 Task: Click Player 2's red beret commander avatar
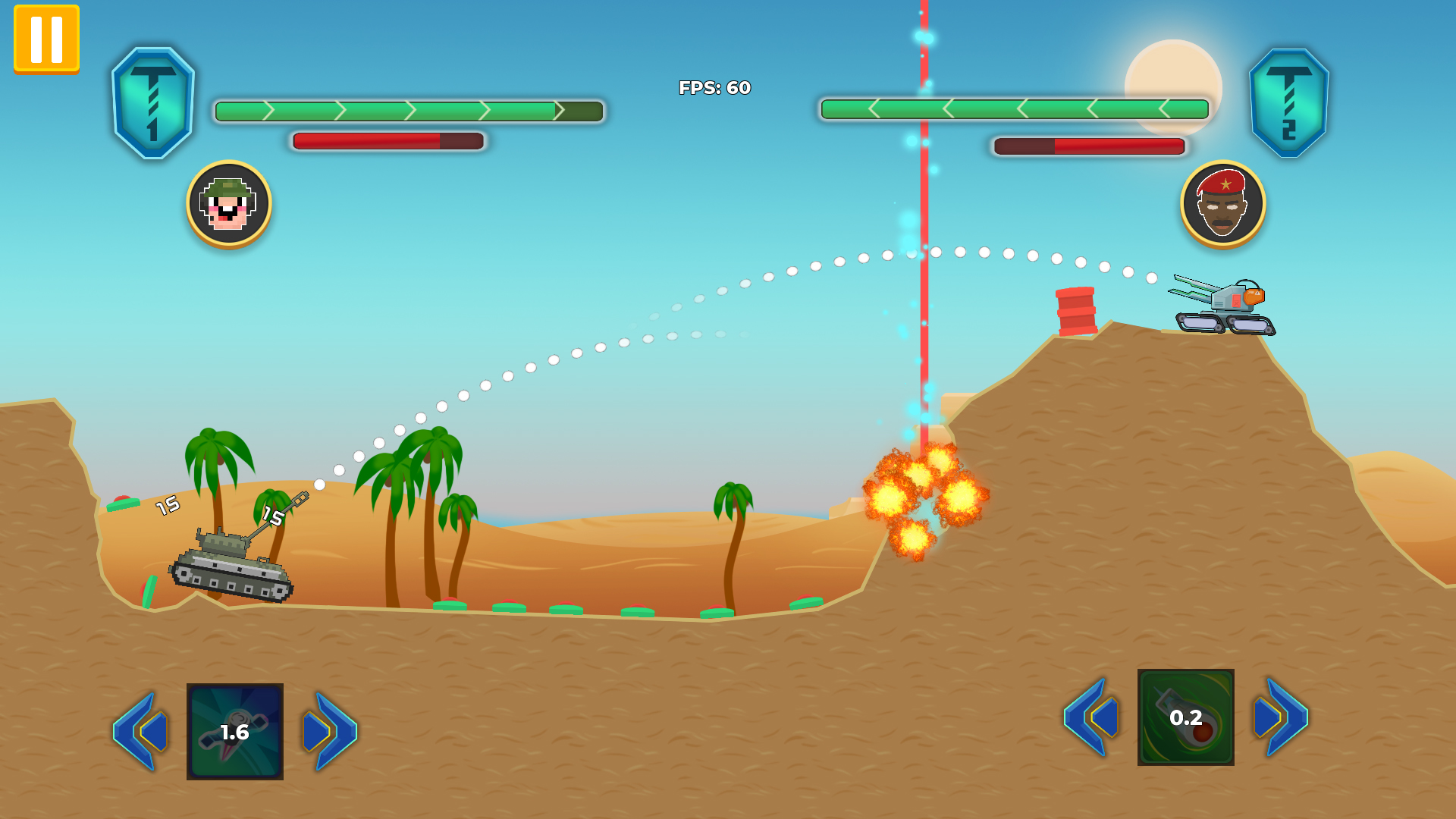pos(1222,205)
